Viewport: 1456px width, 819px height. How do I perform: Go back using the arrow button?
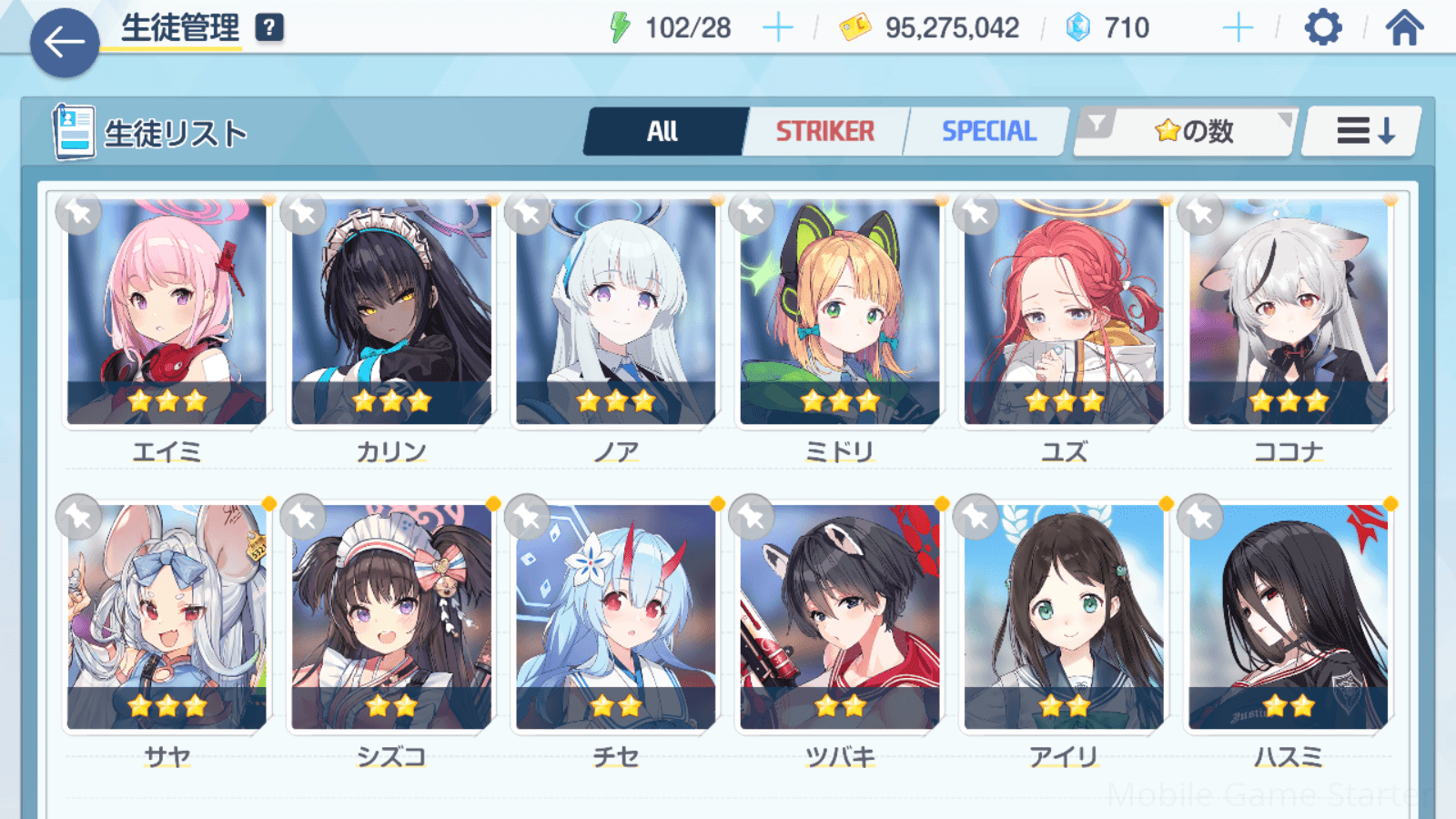tap(64, 42)
